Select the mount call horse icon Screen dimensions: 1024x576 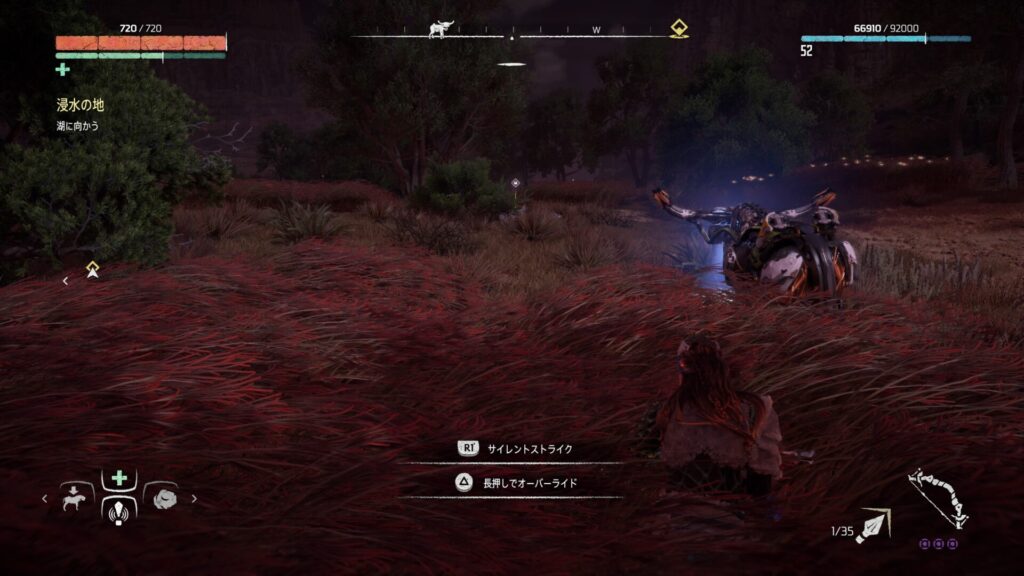[76, 497]
